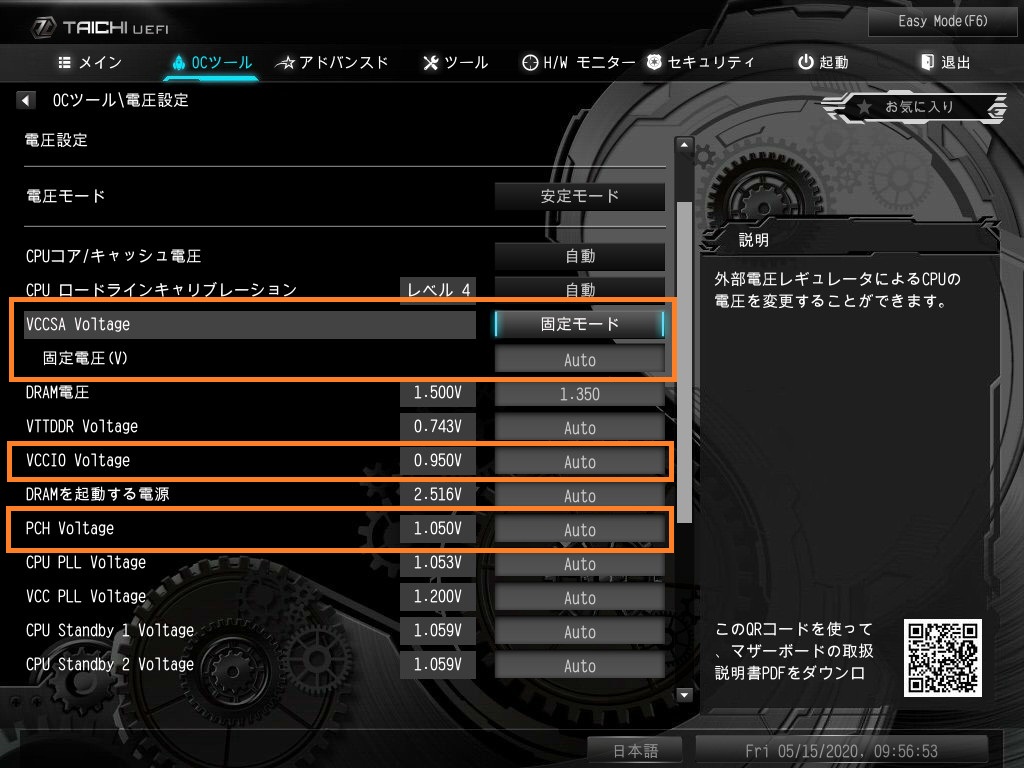Switch to the アドバンスド tab

[x=332, y=62]
